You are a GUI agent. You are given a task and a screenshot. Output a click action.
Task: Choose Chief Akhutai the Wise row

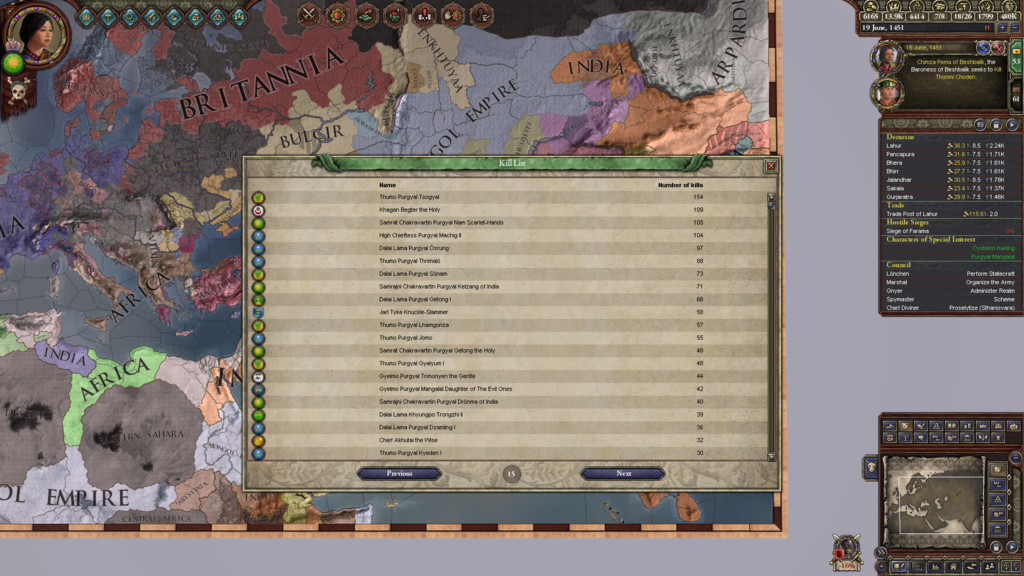point(408,440)
